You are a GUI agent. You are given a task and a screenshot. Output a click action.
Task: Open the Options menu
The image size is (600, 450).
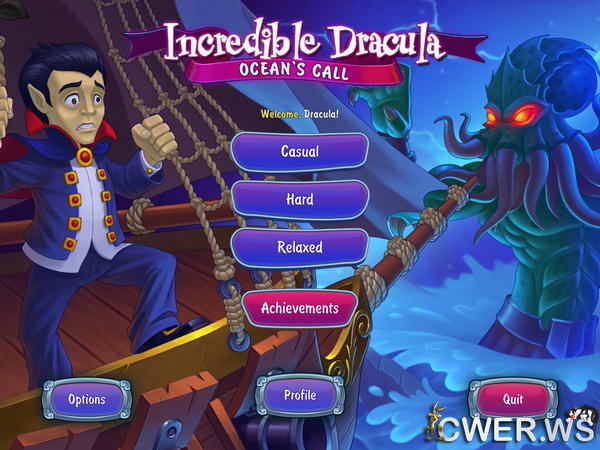[87, 399]
